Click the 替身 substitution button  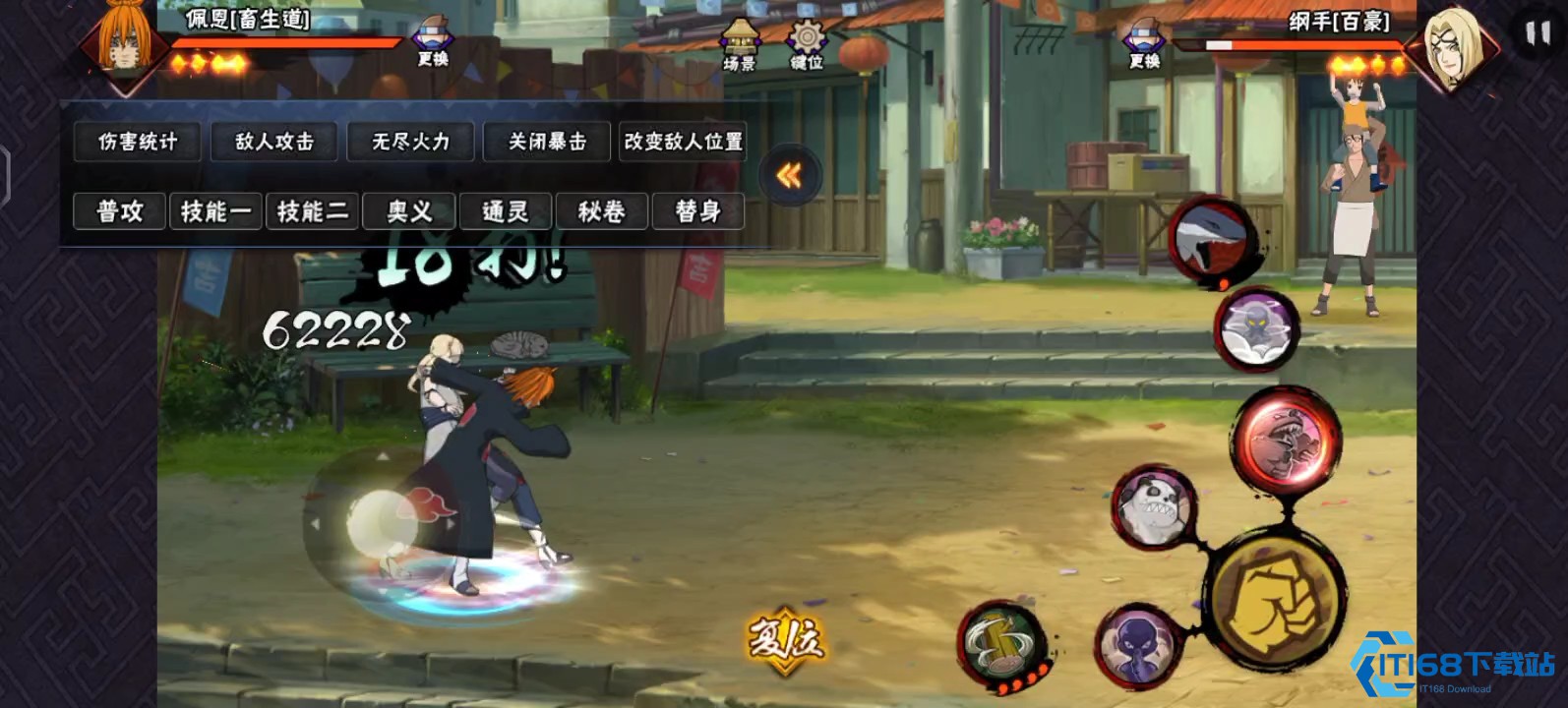point(697,211)
